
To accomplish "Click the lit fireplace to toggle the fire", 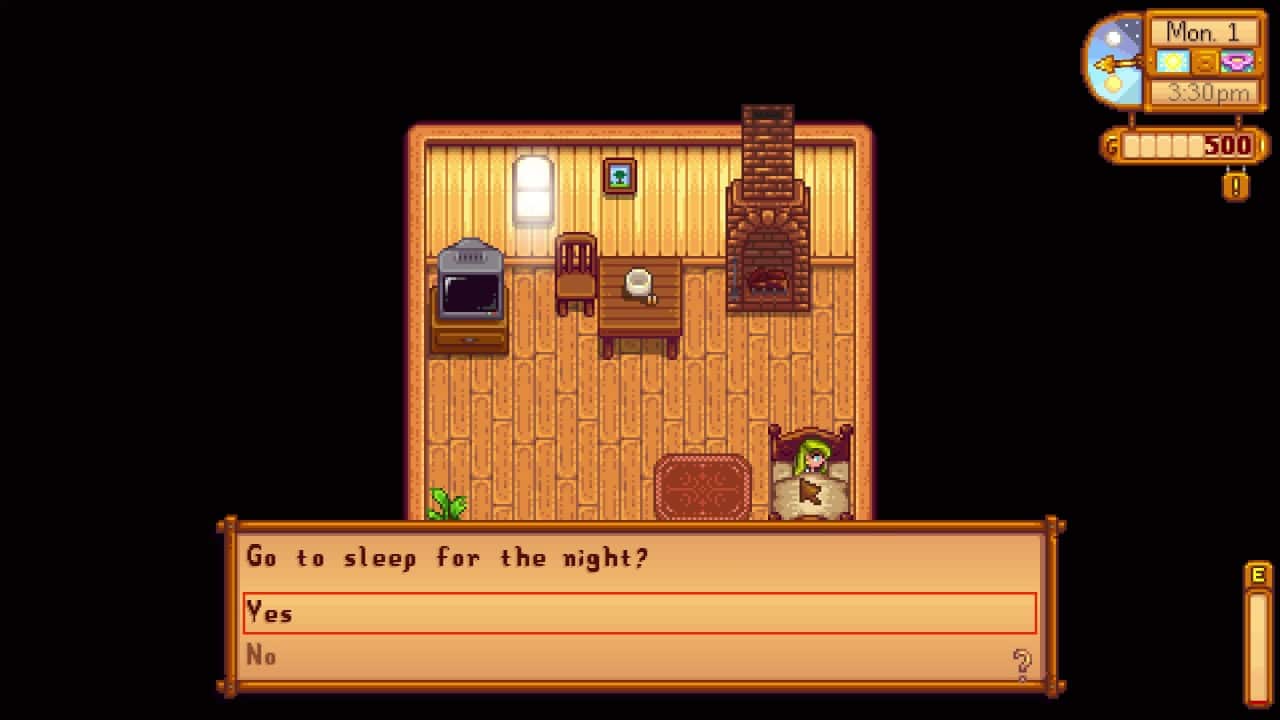I will point(767,280).
